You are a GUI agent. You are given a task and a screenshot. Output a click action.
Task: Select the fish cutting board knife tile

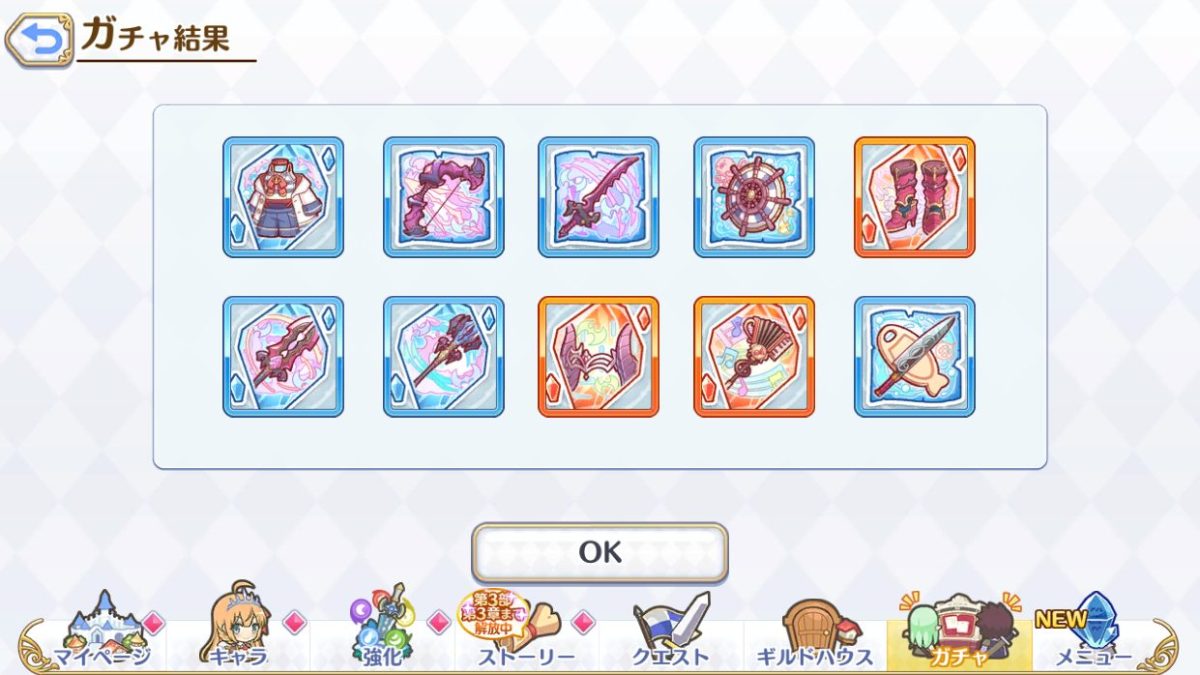914,357
